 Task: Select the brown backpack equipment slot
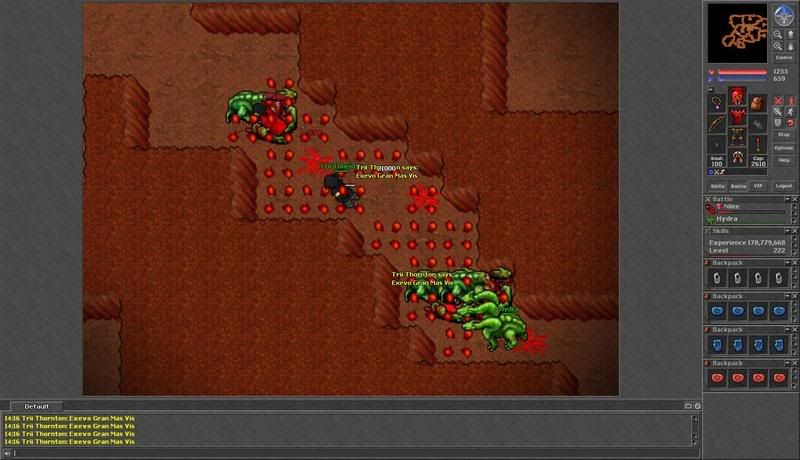[758, 103]
